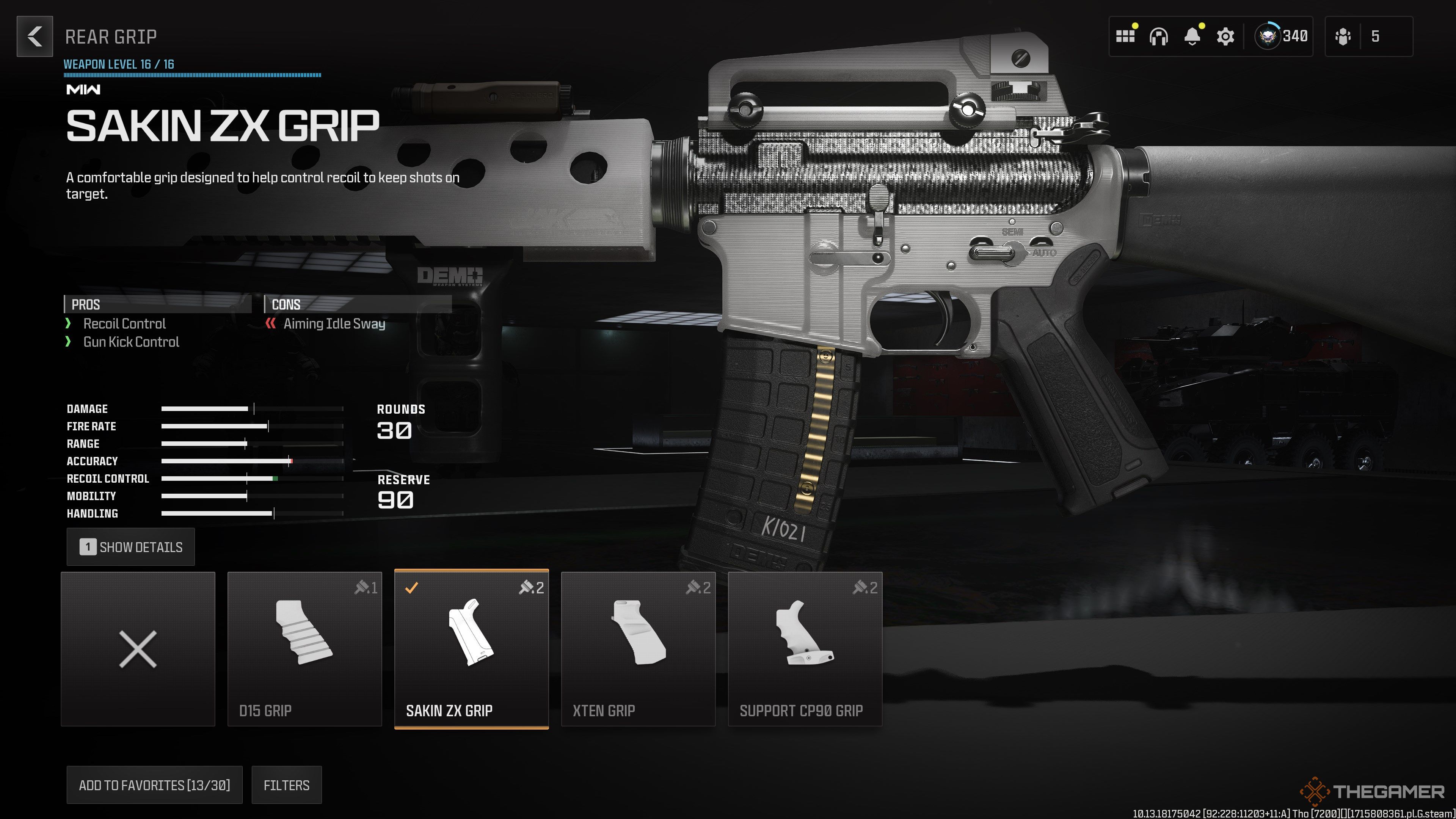Pick the Support CP90 Grip

pyautogui.click(x=805, y=649)
